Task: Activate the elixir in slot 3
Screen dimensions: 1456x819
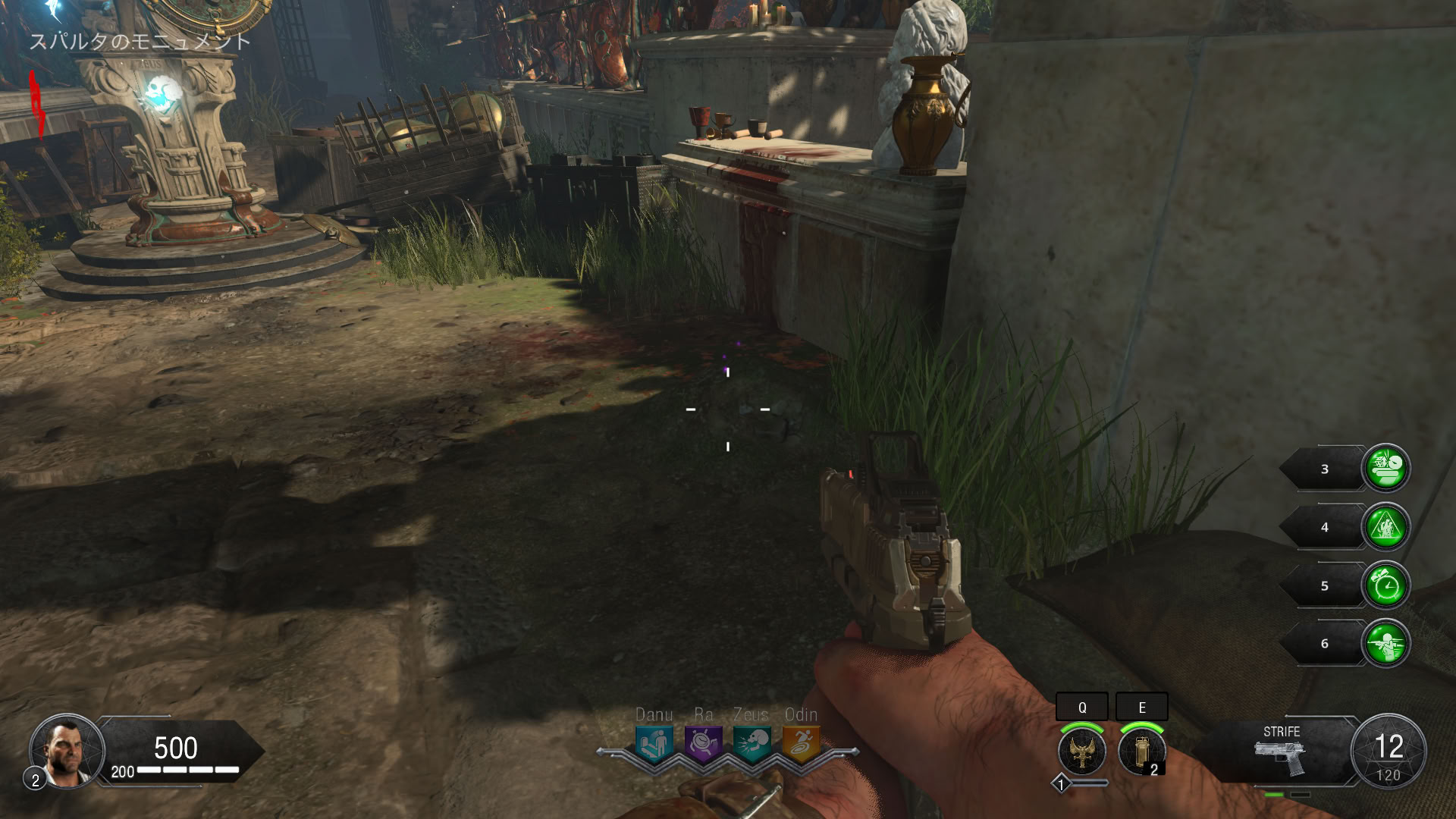Action: (1386, 469)
